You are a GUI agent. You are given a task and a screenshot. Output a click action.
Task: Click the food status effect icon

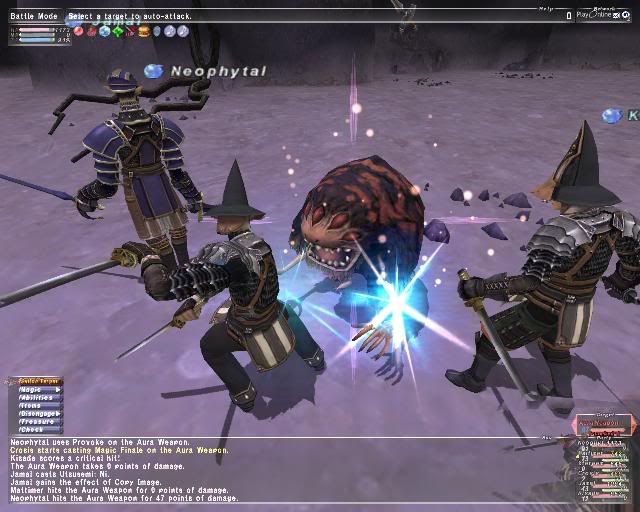coord(143,31)
